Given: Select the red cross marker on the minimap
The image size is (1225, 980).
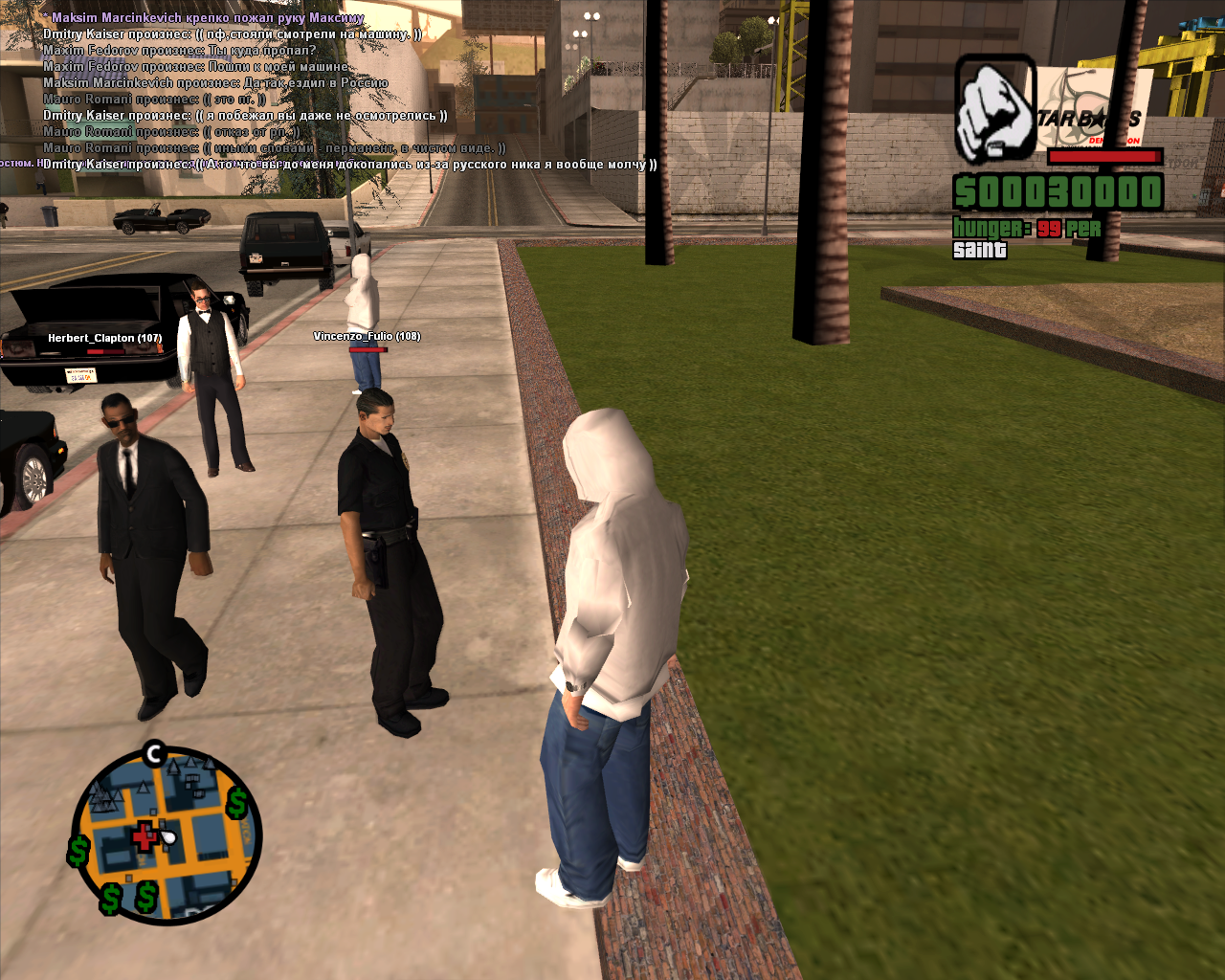Looking at the screenshot, I should [x=145, y=835].
